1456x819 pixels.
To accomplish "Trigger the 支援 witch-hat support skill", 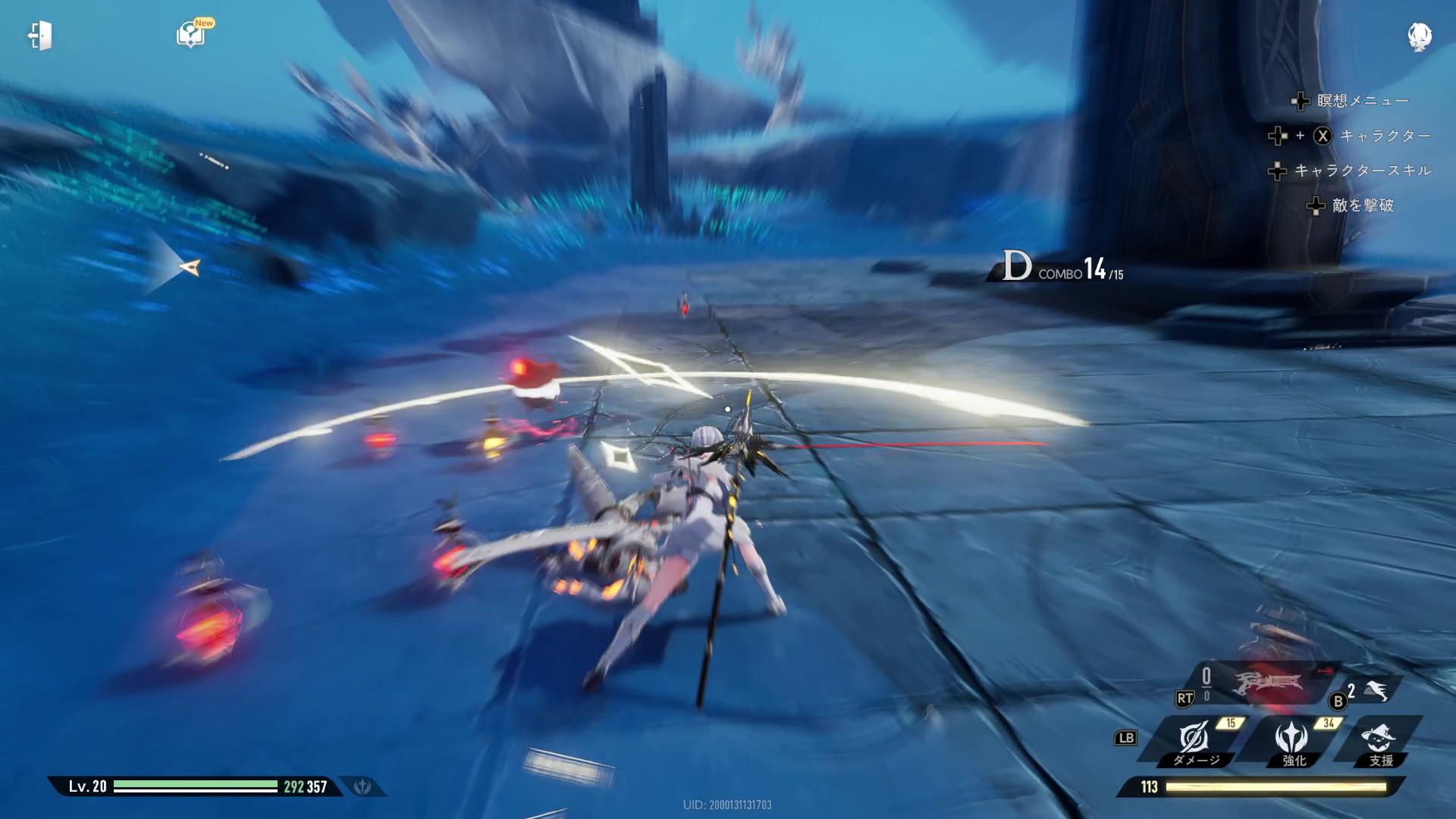I will point(1378,739).
